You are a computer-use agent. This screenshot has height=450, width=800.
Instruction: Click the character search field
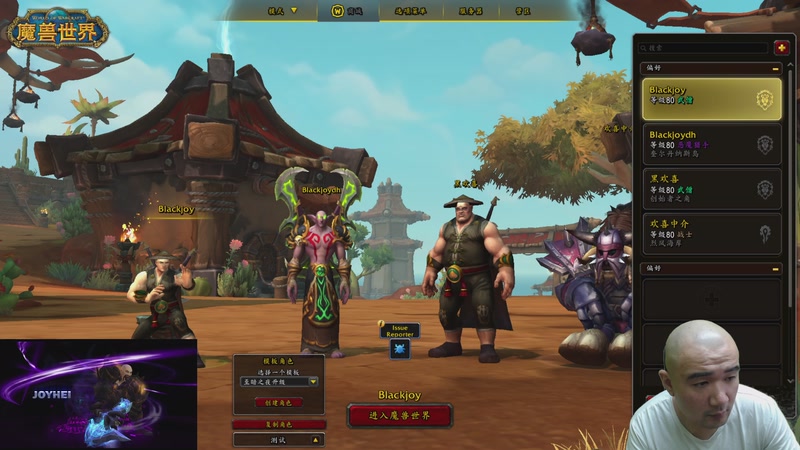703,47
